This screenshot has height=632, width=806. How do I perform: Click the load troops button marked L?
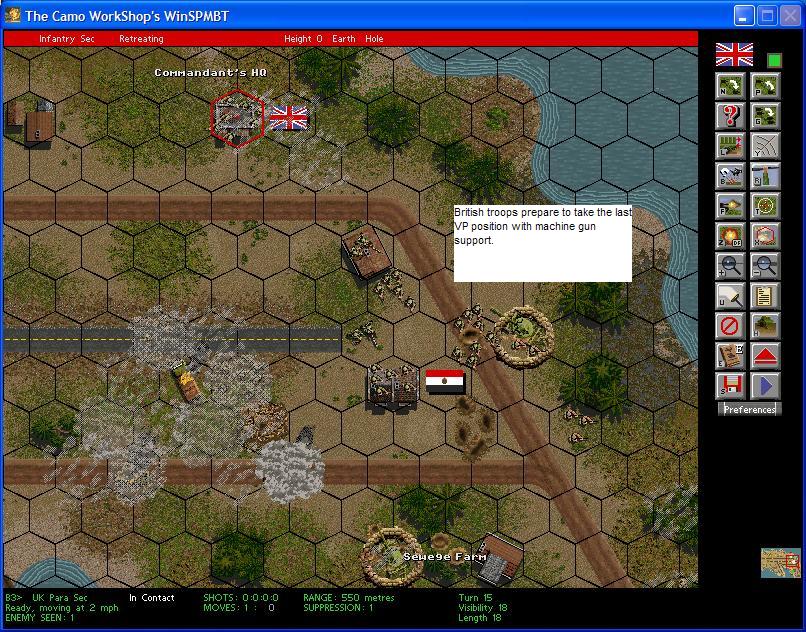(x=731, y=146)
